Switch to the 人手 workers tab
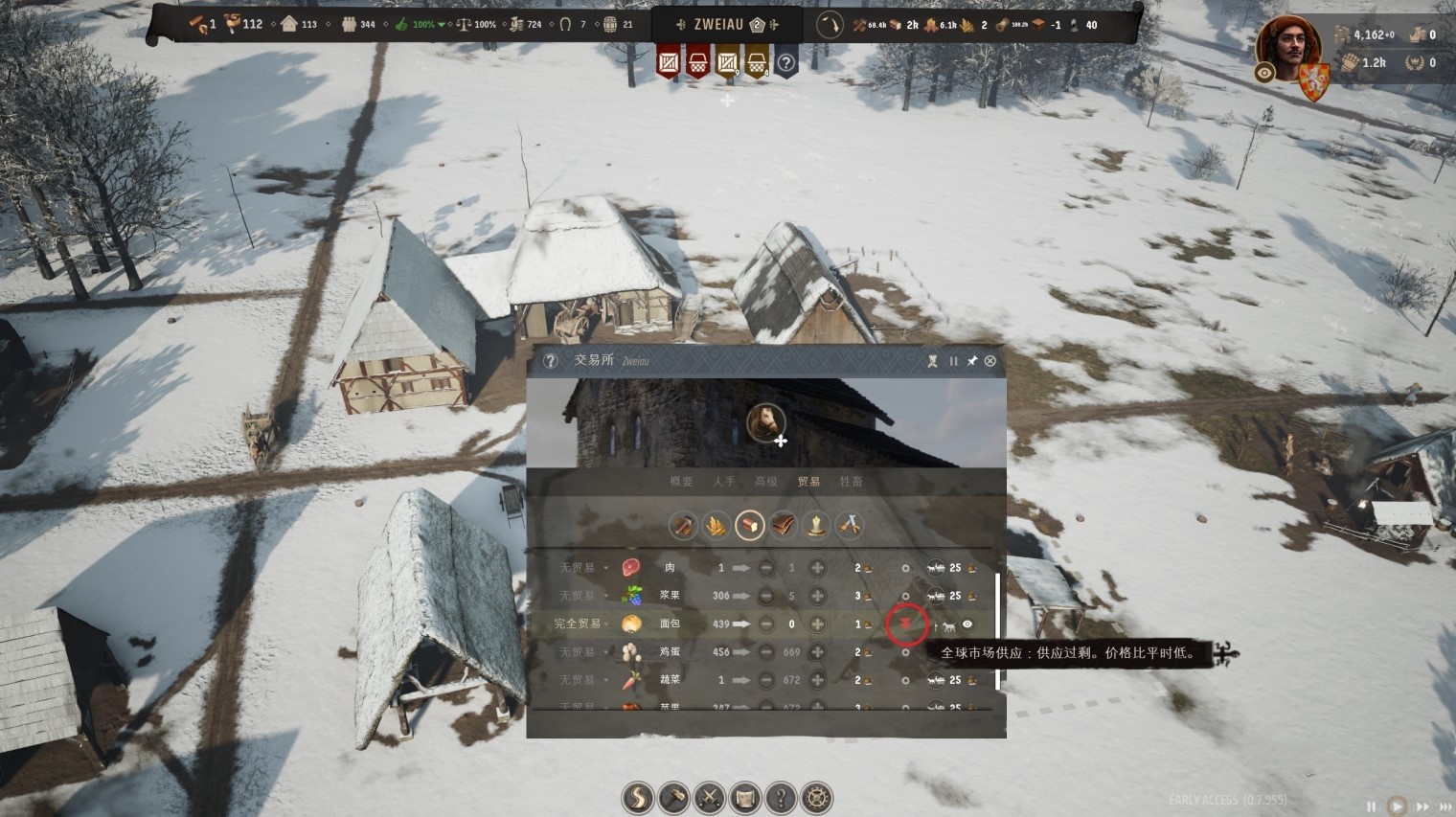The image size is (1456, 817). point(723,482)
